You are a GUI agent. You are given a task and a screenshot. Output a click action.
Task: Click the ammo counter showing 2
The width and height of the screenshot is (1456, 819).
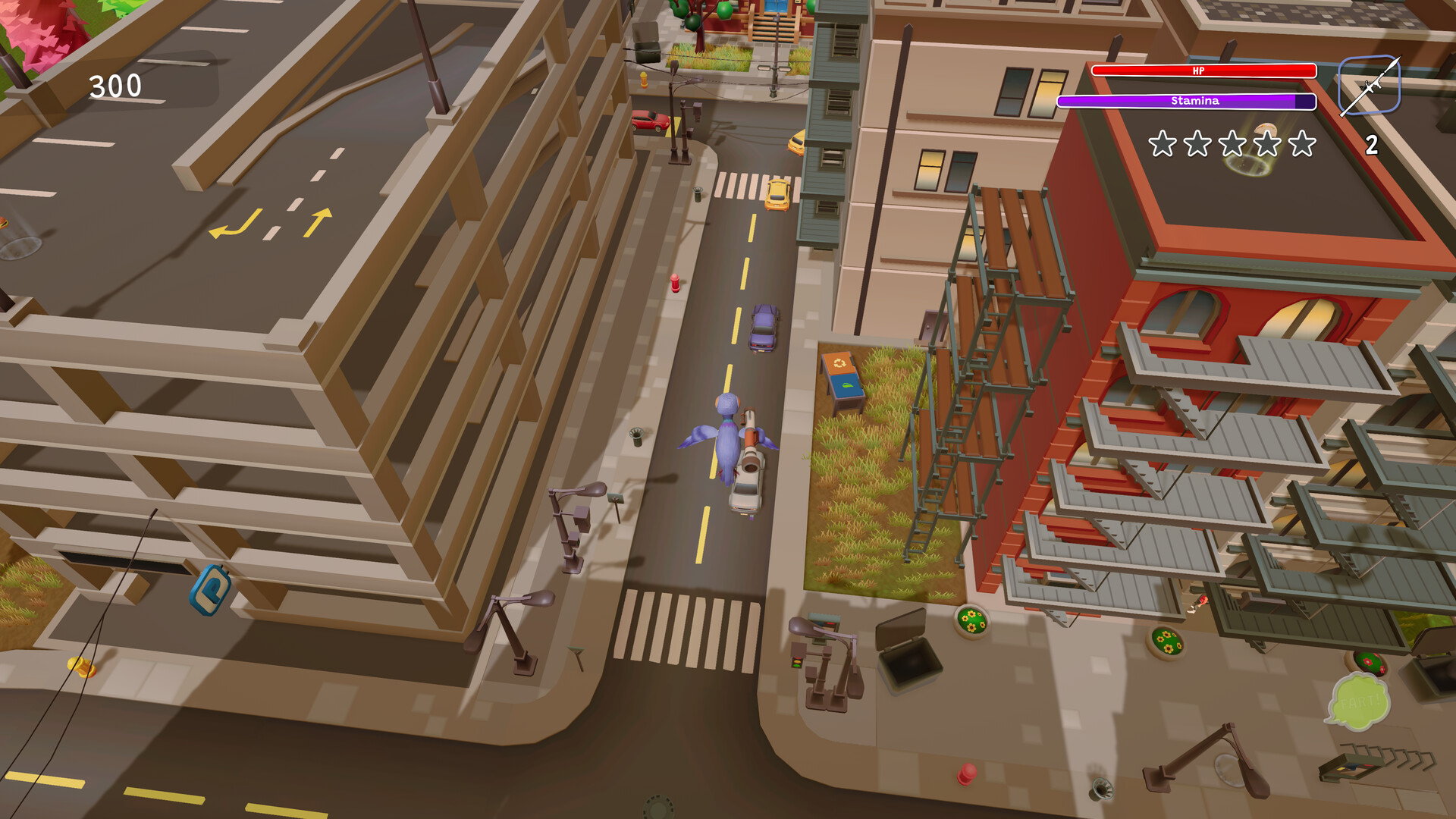click(1371, 145)
